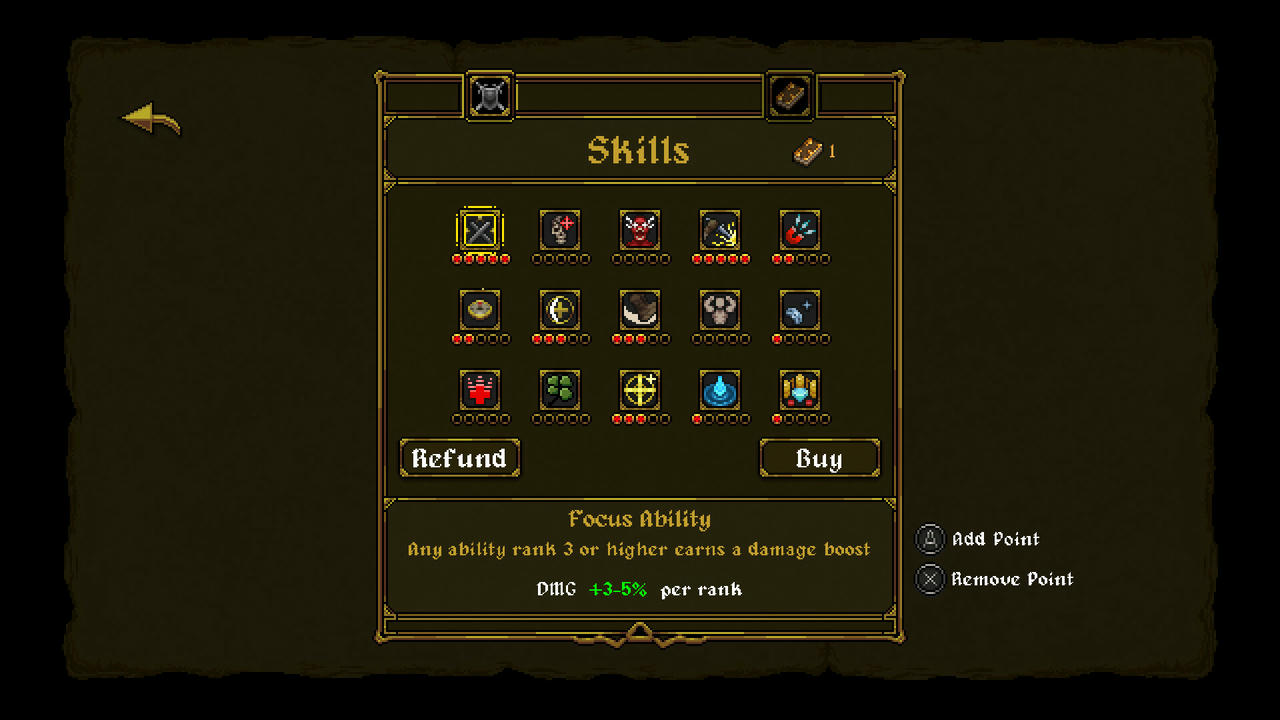This screenshot has height=720, width=1280.
Task: Select the golden crown skill icon
Action: 800,393
